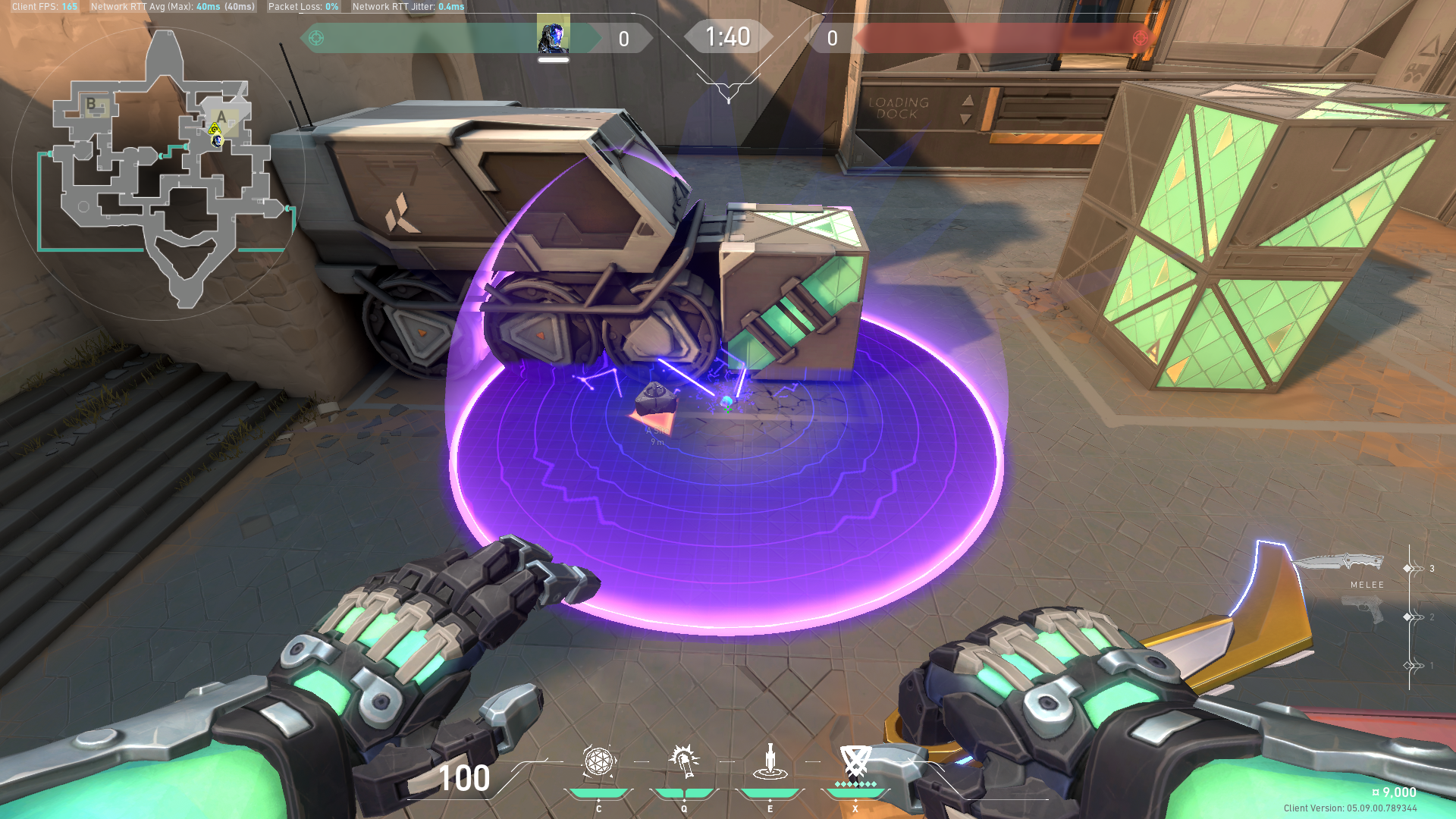The image size is (1456, 819).
Task: Activate the Nanoswarm sphere ability icon
Action: point(598,762)
